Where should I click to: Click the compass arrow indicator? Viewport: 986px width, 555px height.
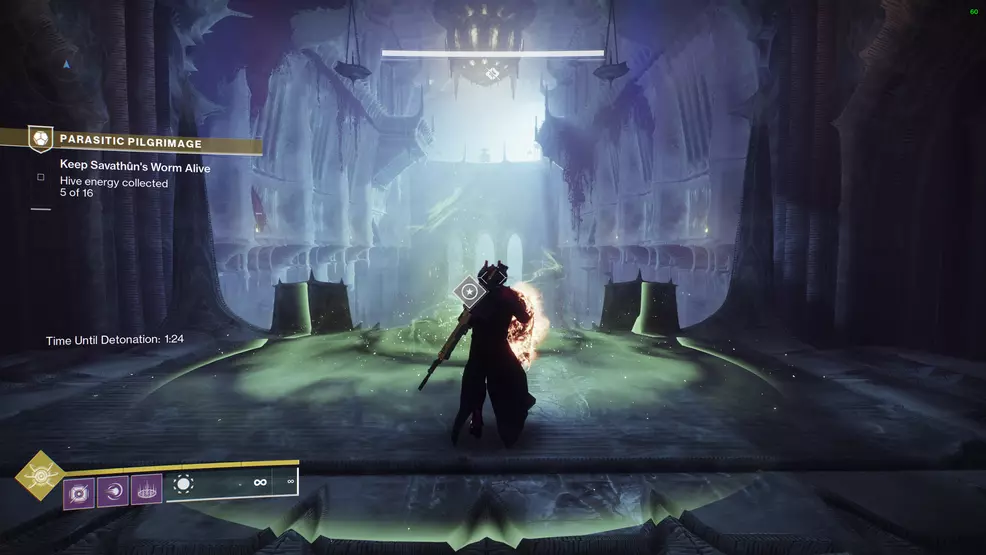[66, 64]
